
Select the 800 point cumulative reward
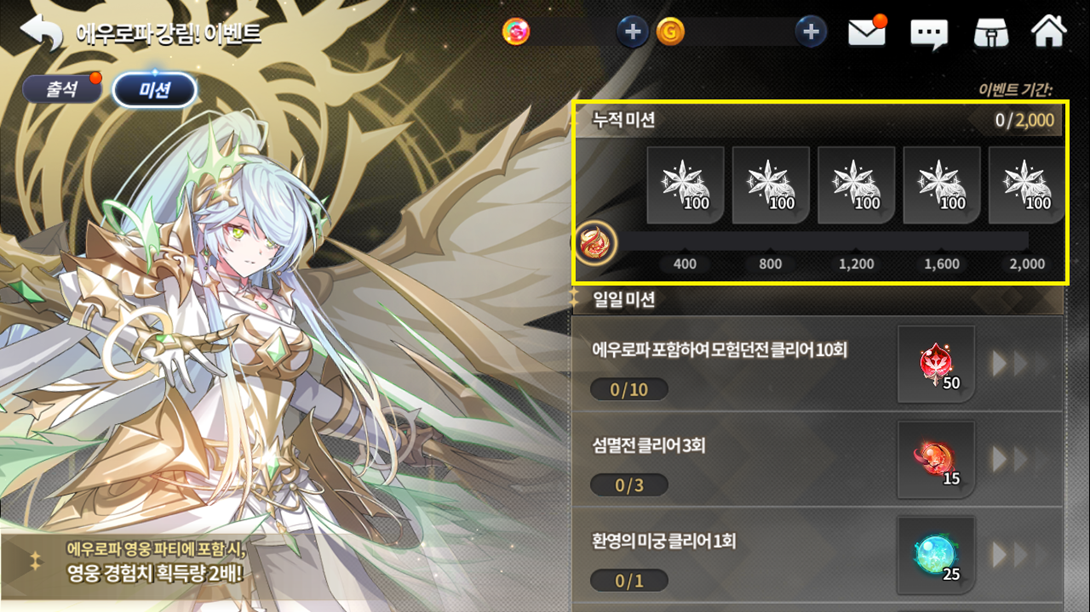pyautogui.click(x=771, y=186)
